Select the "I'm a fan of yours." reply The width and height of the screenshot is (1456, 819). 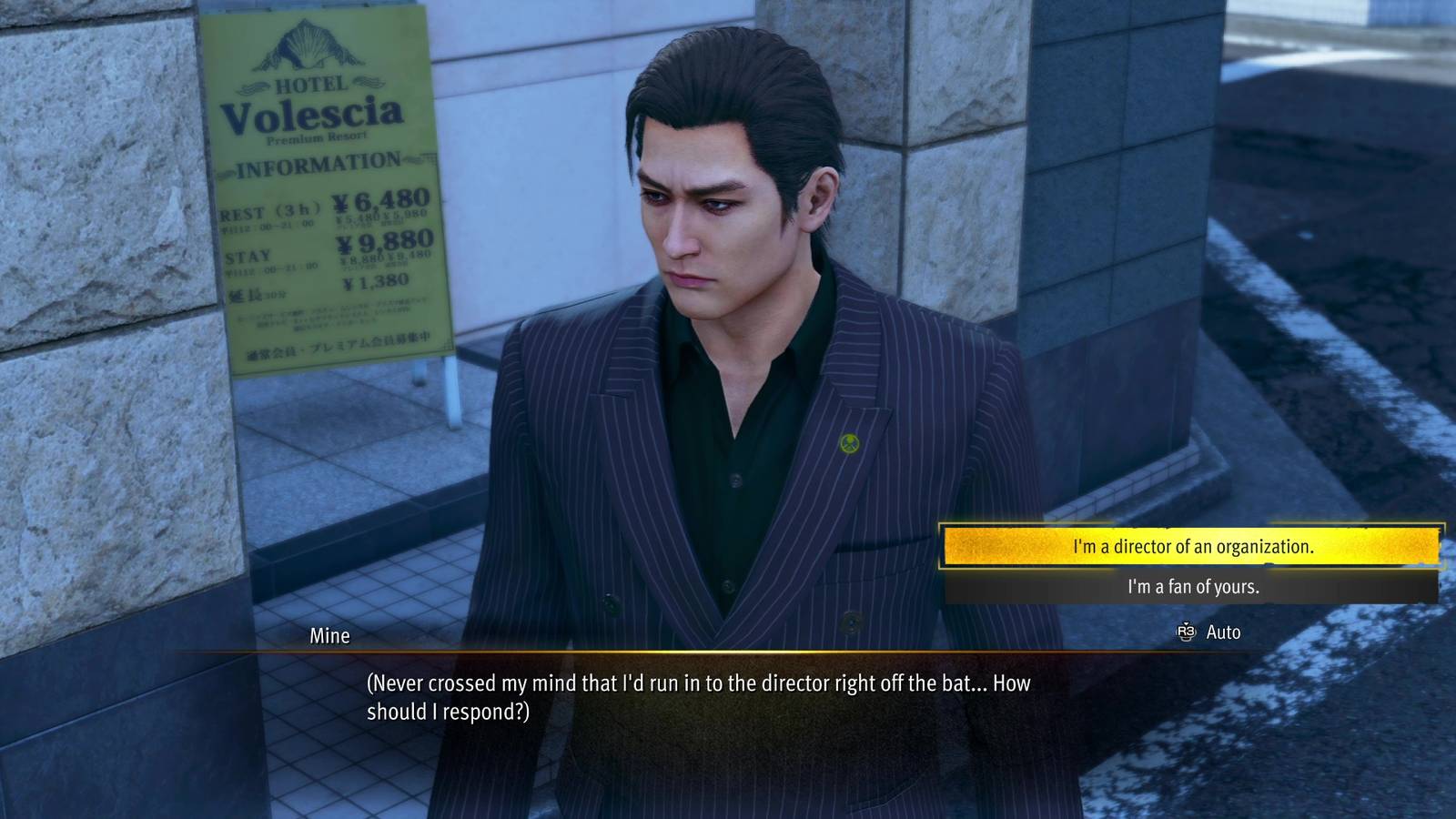pos(1192,587)
